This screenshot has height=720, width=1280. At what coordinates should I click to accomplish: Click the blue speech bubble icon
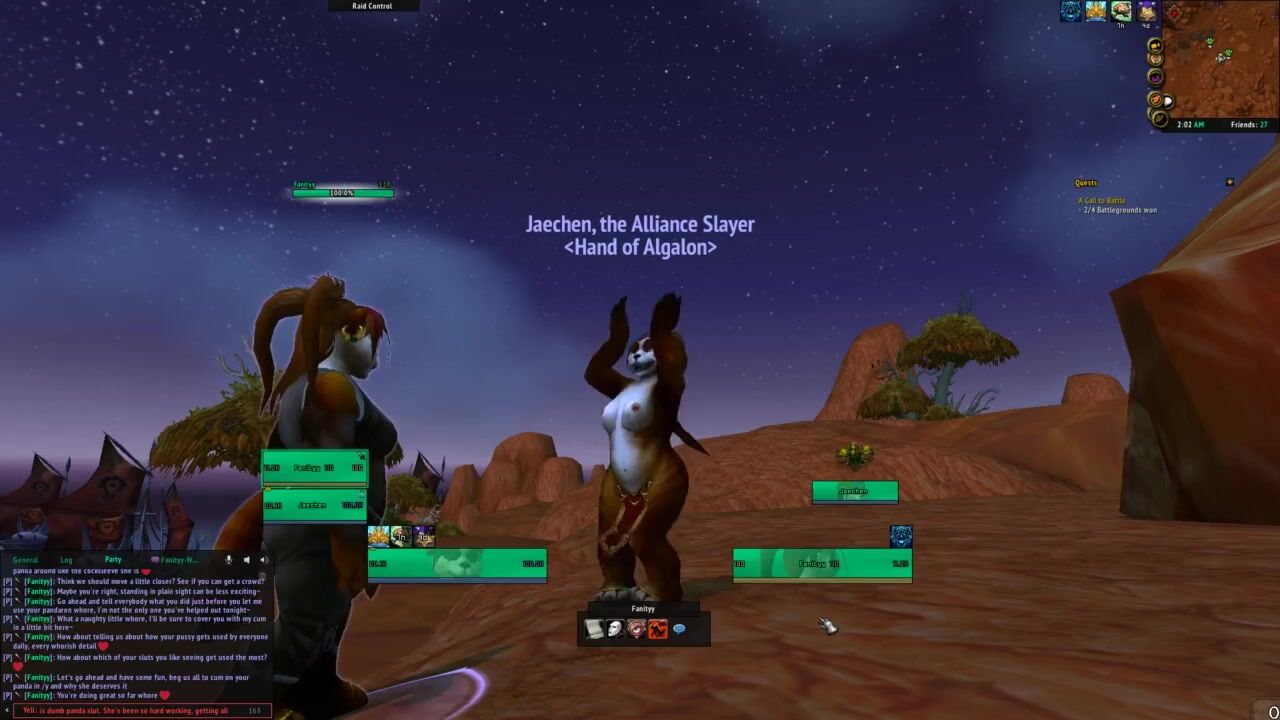[x=679, y=629]
